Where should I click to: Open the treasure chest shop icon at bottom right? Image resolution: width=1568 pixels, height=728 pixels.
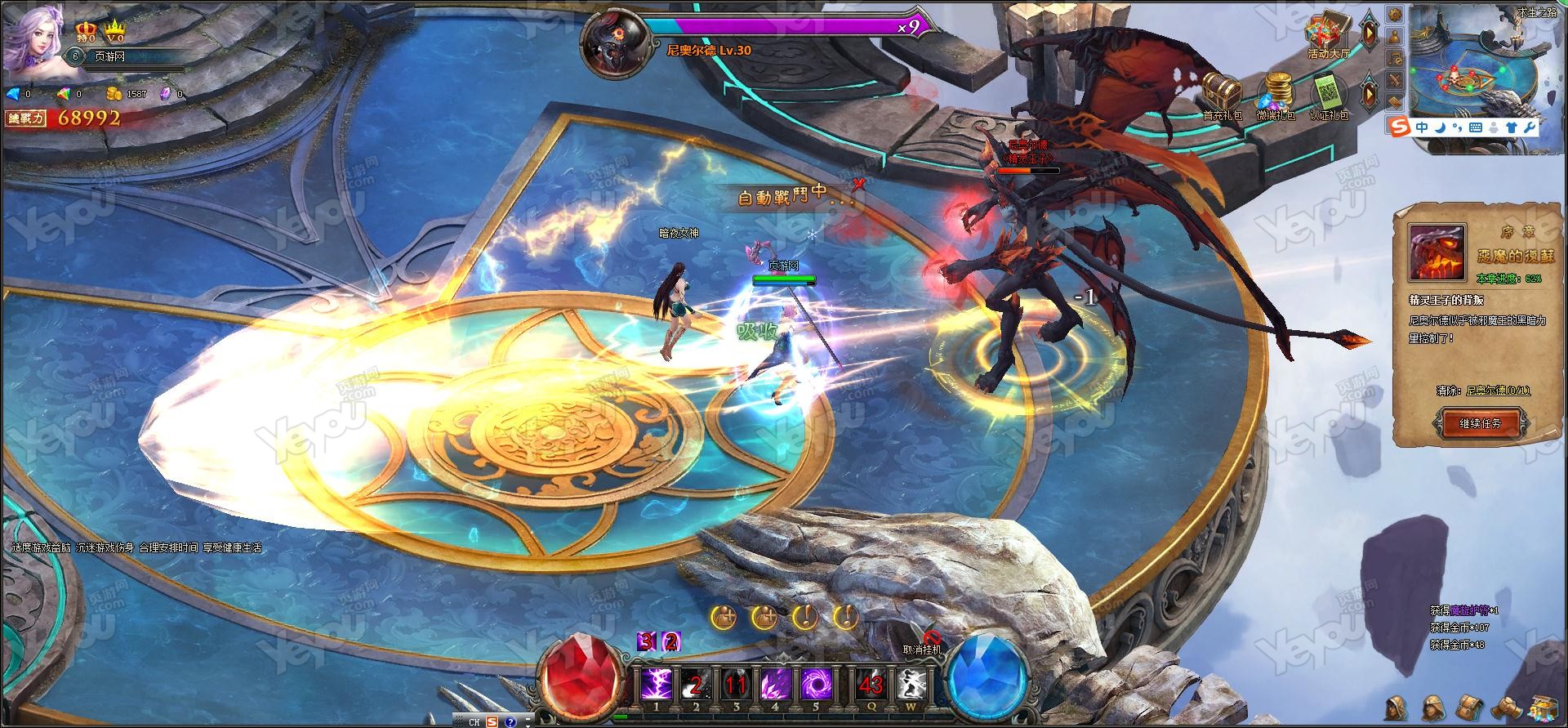pyautogui.click(x=1543, y=708)
